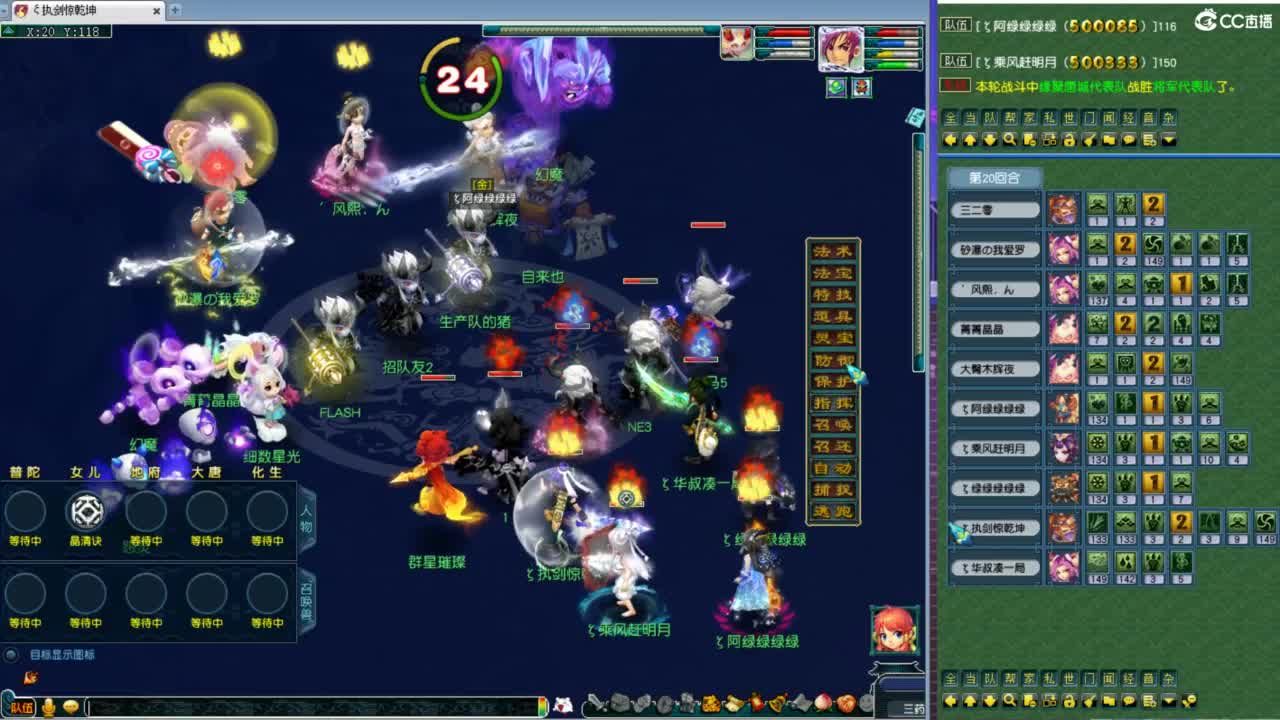Open the smiley emoji icon beside chat input
The width and height of the screenshot is (1280, 720).
(70, 708)
